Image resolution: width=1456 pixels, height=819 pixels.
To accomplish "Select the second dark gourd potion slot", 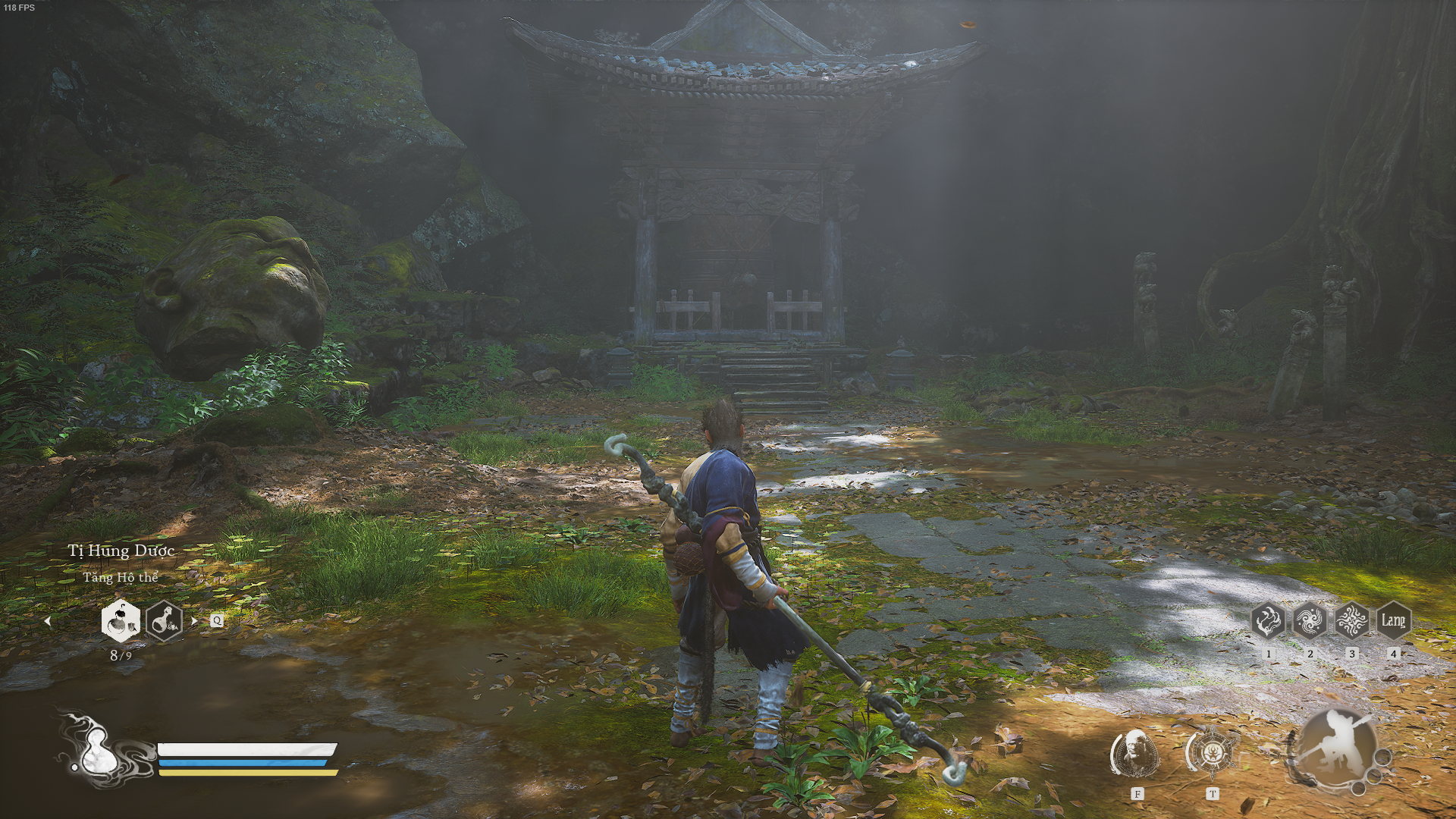I will pos(164,621).
